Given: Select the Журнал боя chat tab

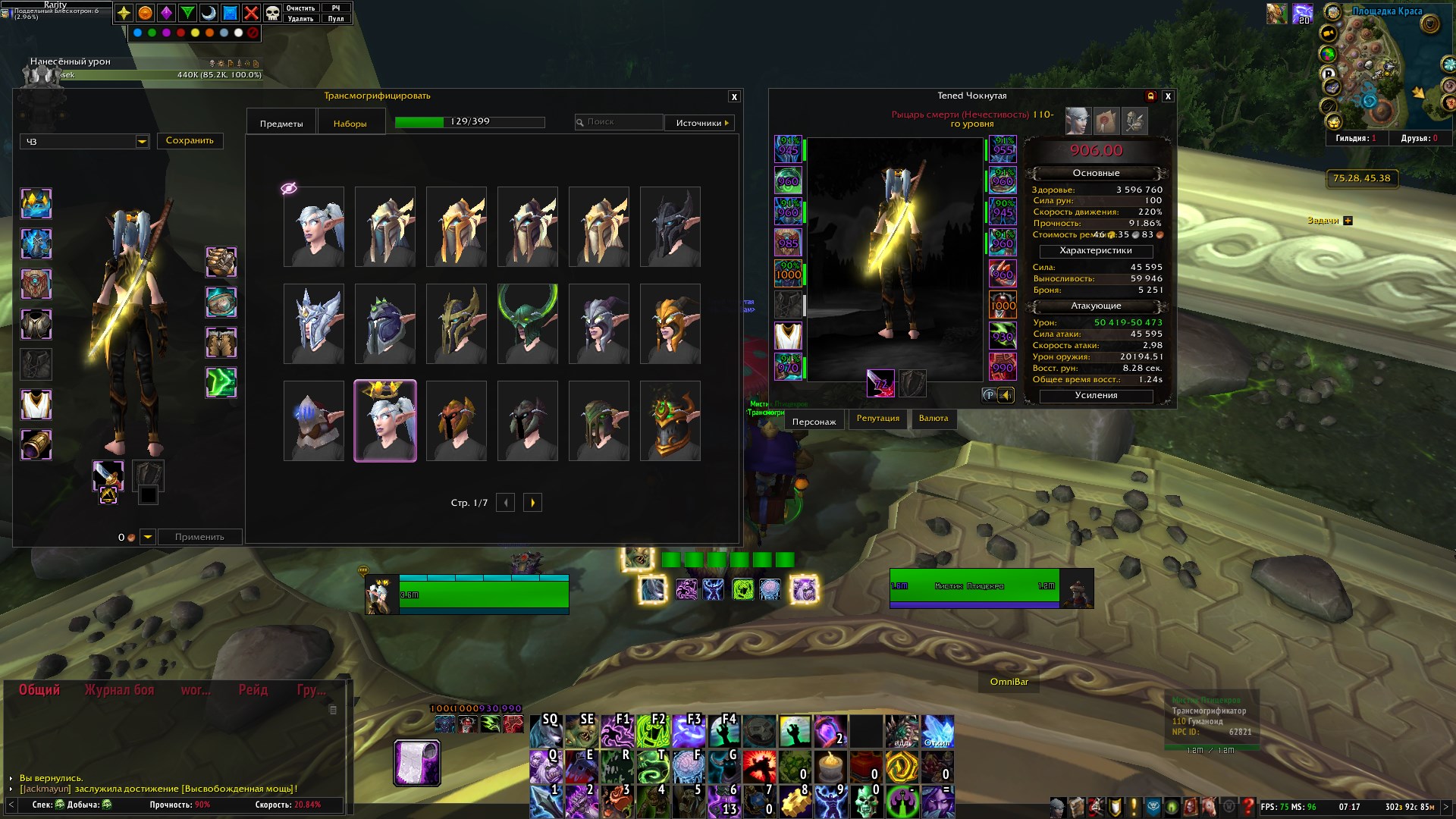Looking at the screenshot, I should [119, 690].
